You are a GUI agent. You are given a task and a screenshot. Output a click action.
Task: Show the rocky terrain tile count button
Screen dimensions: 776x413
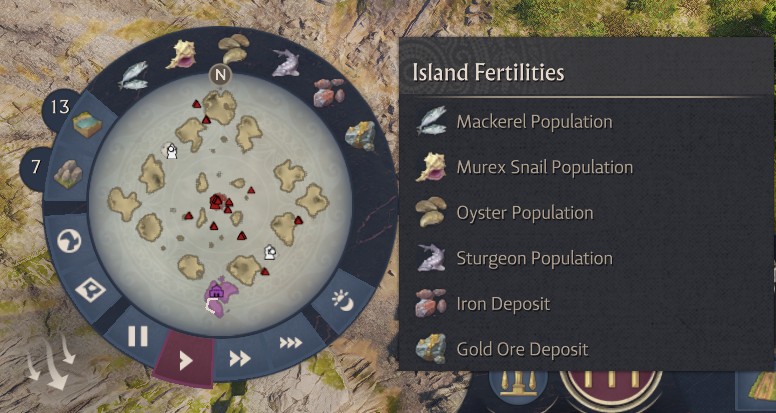[x=65, y=174]
